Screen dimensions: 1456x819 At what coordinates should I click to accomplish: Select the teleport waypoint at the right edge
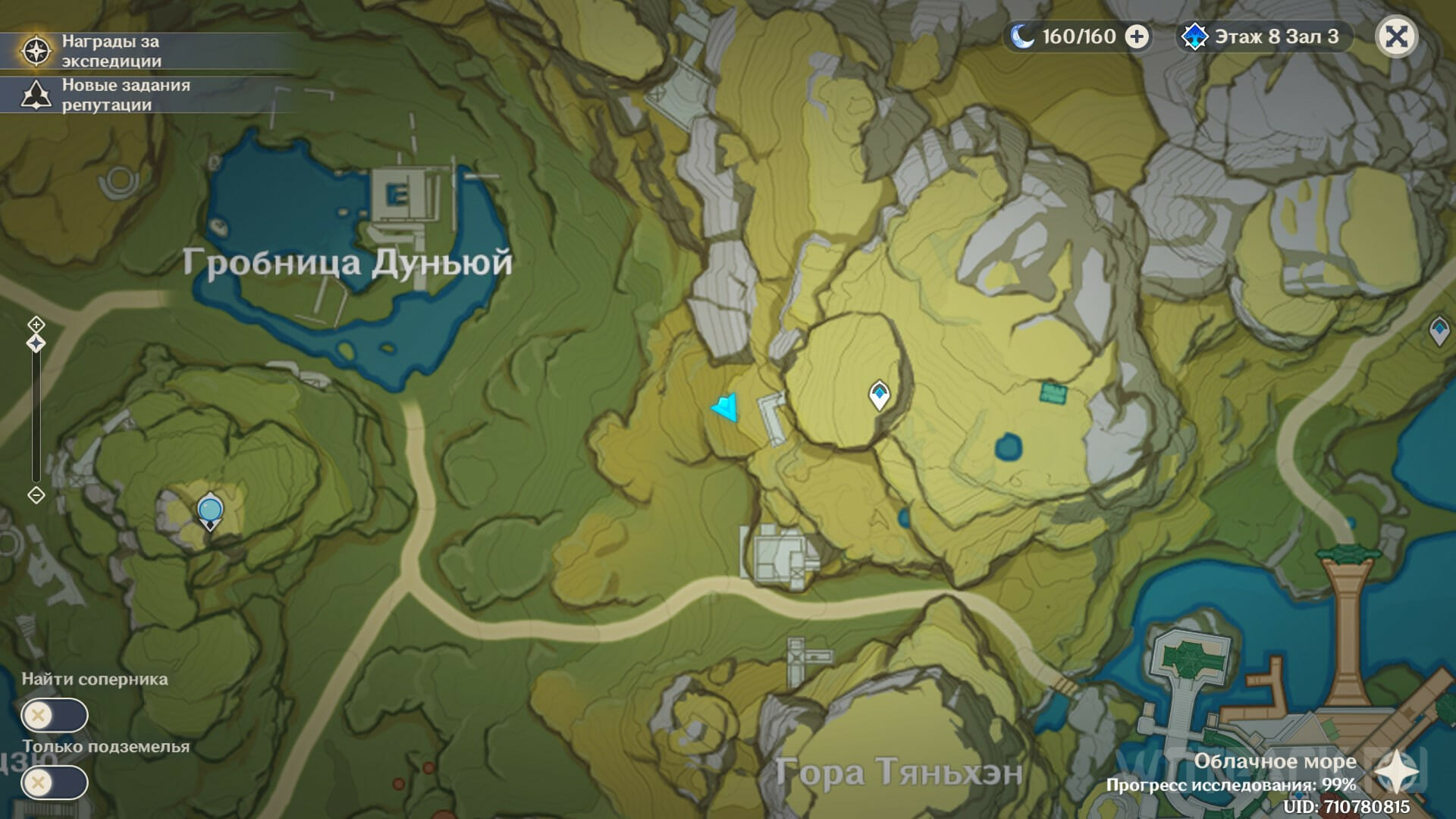click(1439, 331)
